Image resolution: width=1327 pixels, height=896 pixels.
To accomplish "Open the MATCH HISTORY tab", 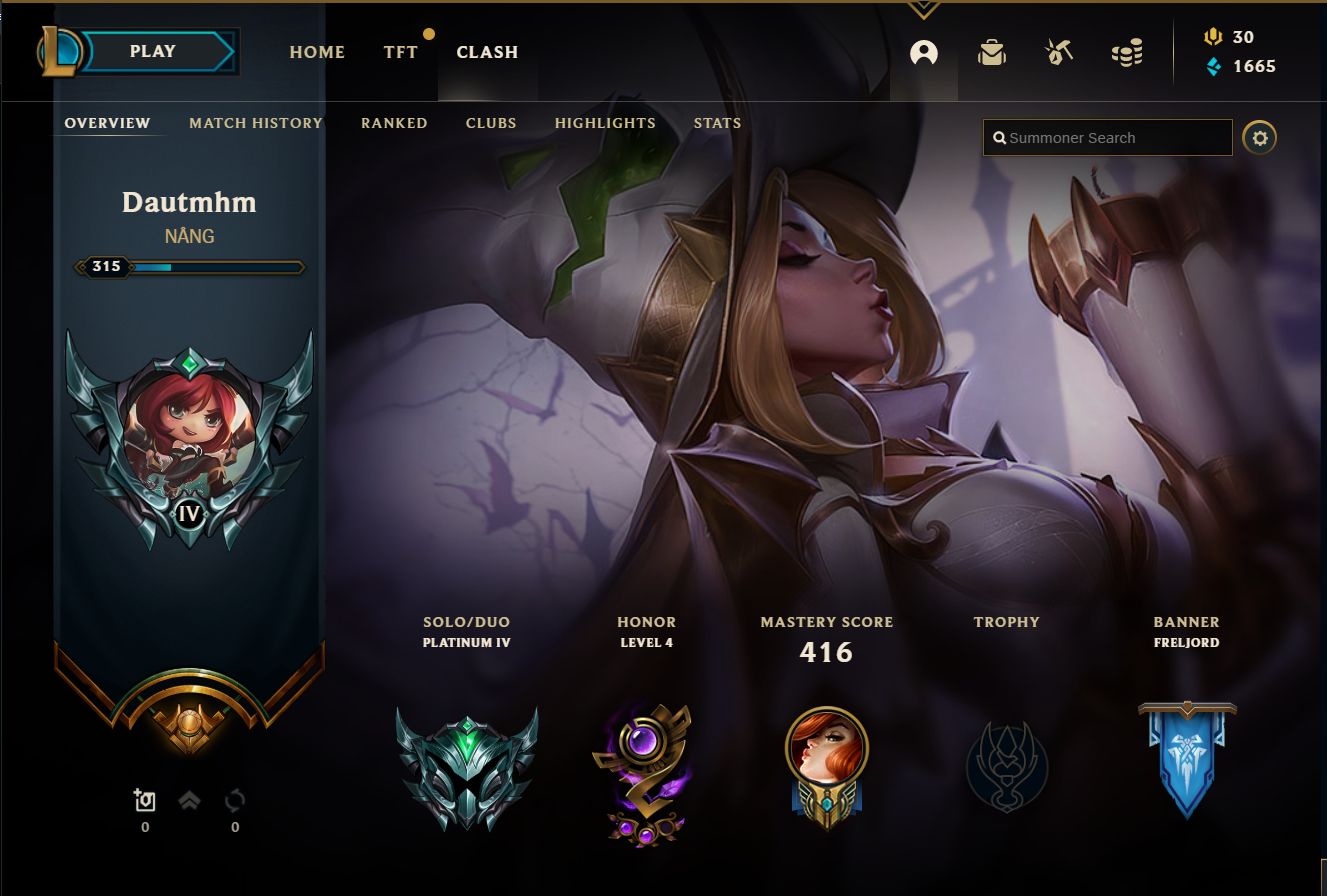I will [x=255, y=123].
